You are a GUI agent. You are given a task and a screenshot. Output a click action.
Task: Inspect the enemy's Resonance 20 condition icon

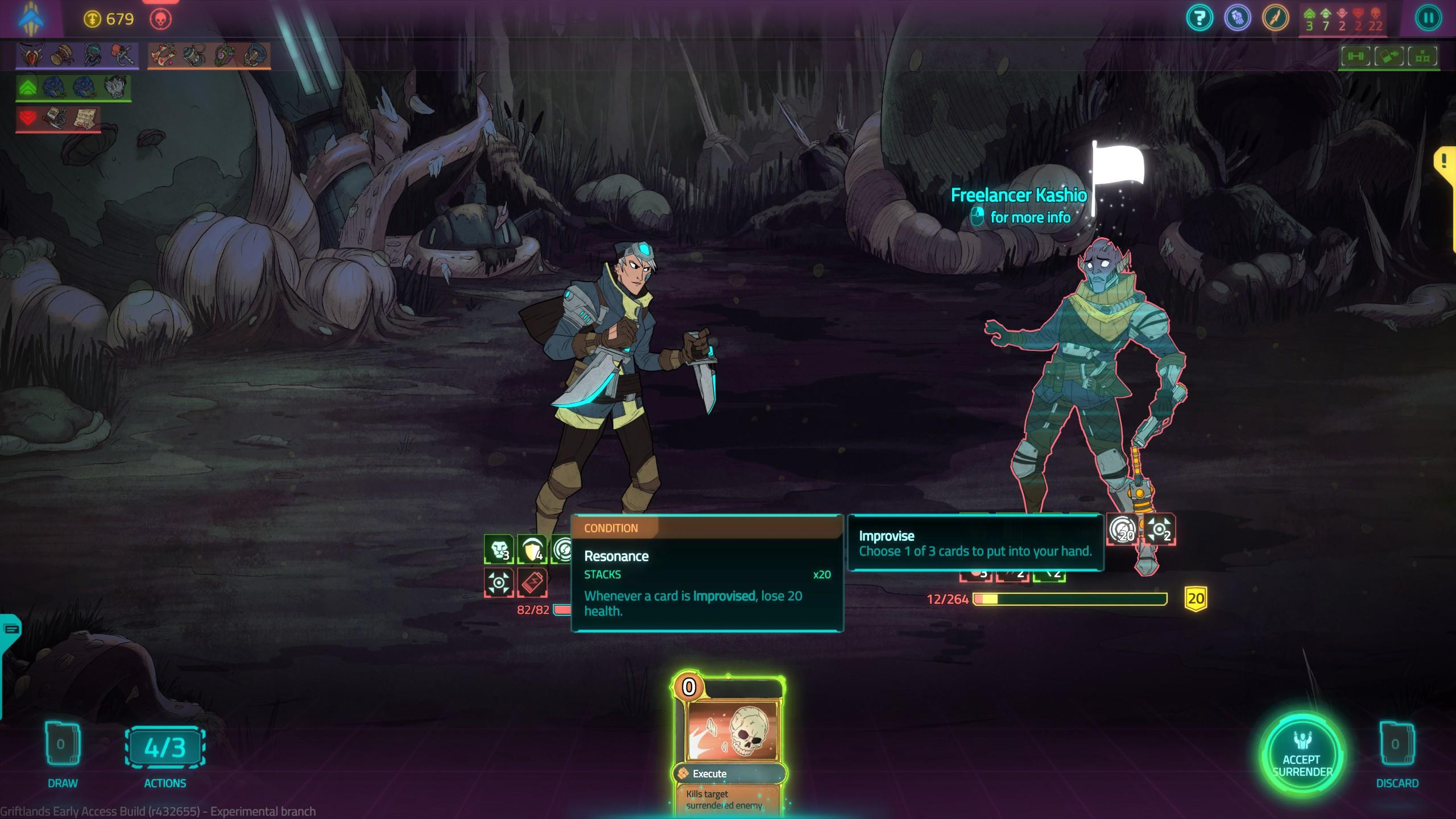tap(1123, 530)
